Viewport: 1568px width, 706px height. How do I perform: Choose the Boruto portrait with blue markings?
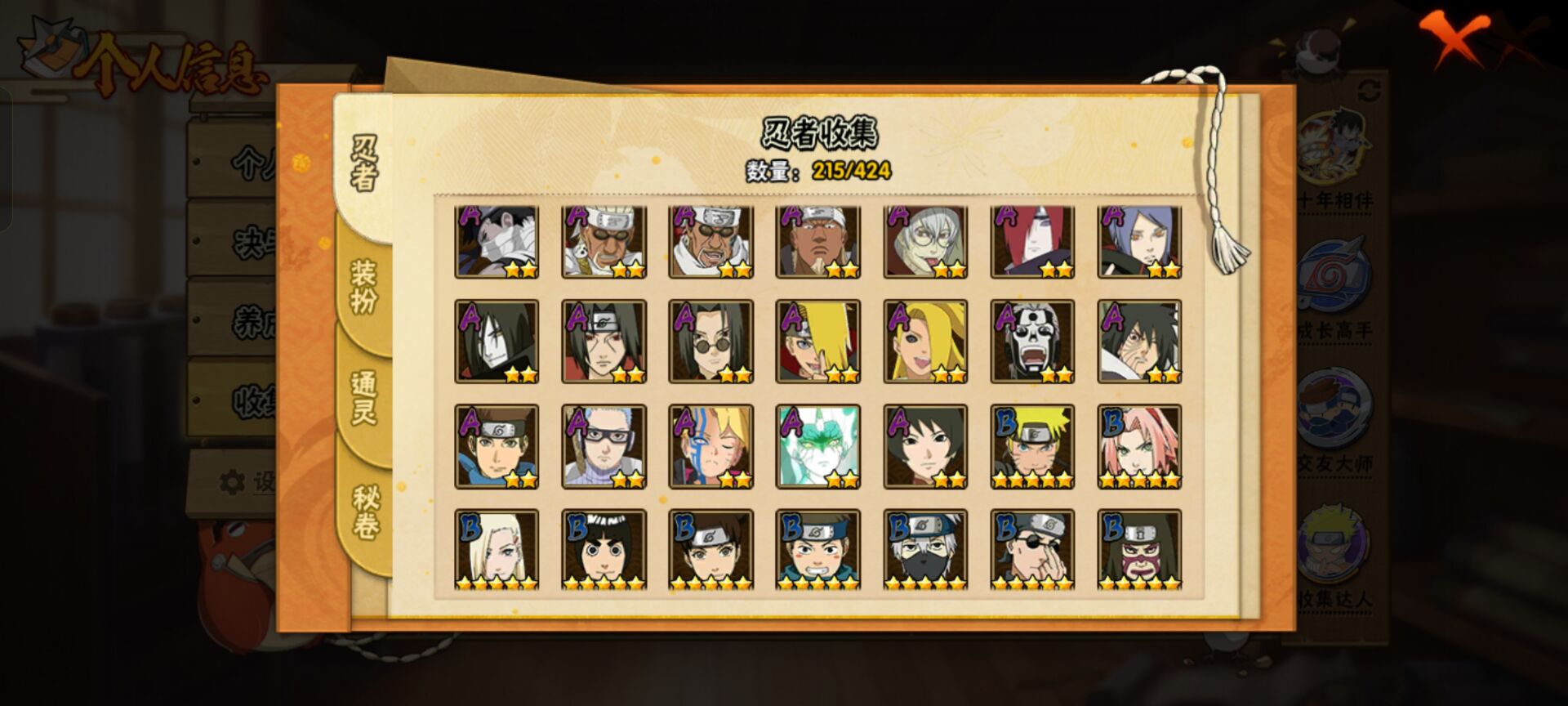pos(710,446)
